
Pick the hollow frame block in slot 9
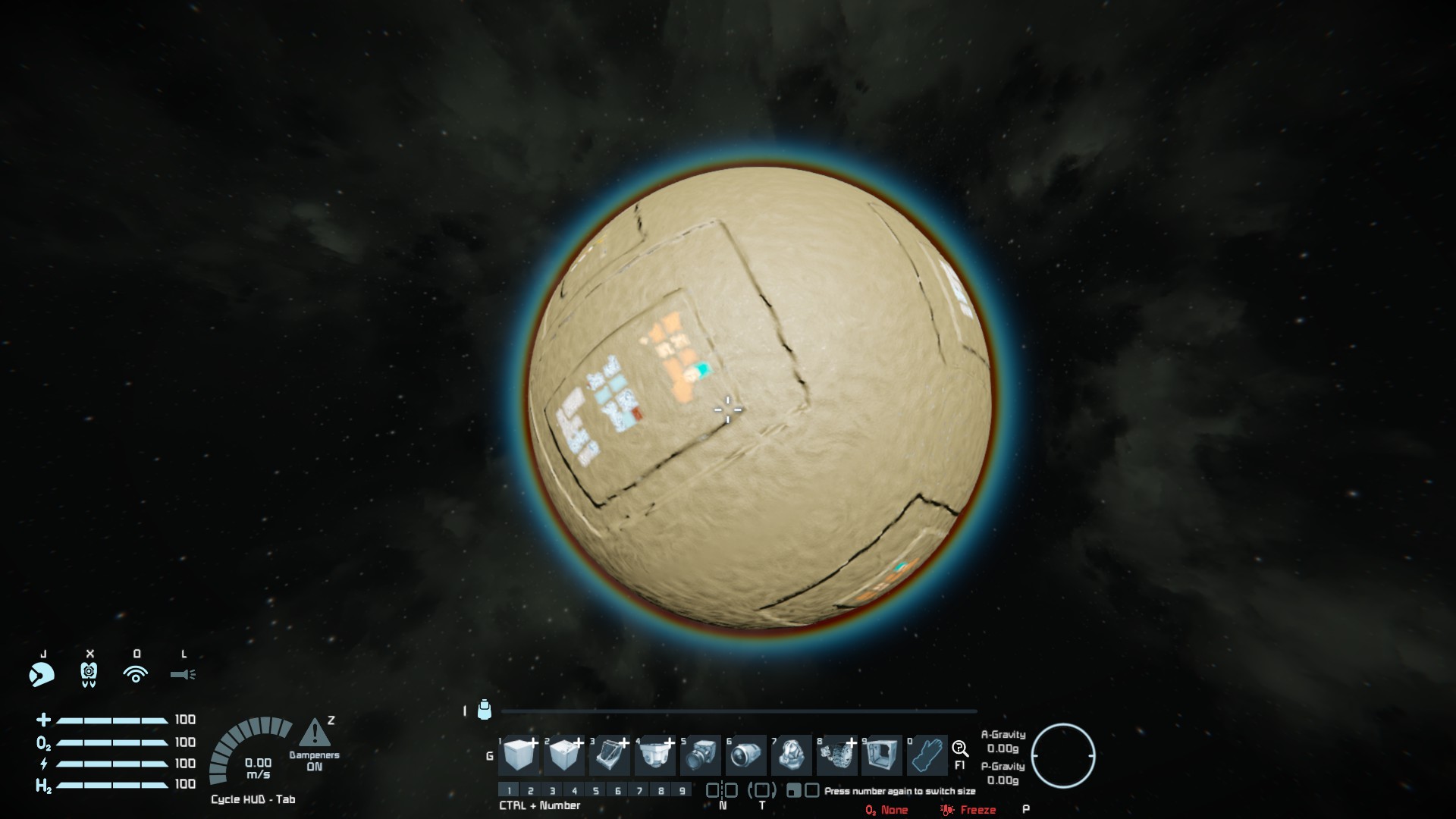(x=881, y=755)
